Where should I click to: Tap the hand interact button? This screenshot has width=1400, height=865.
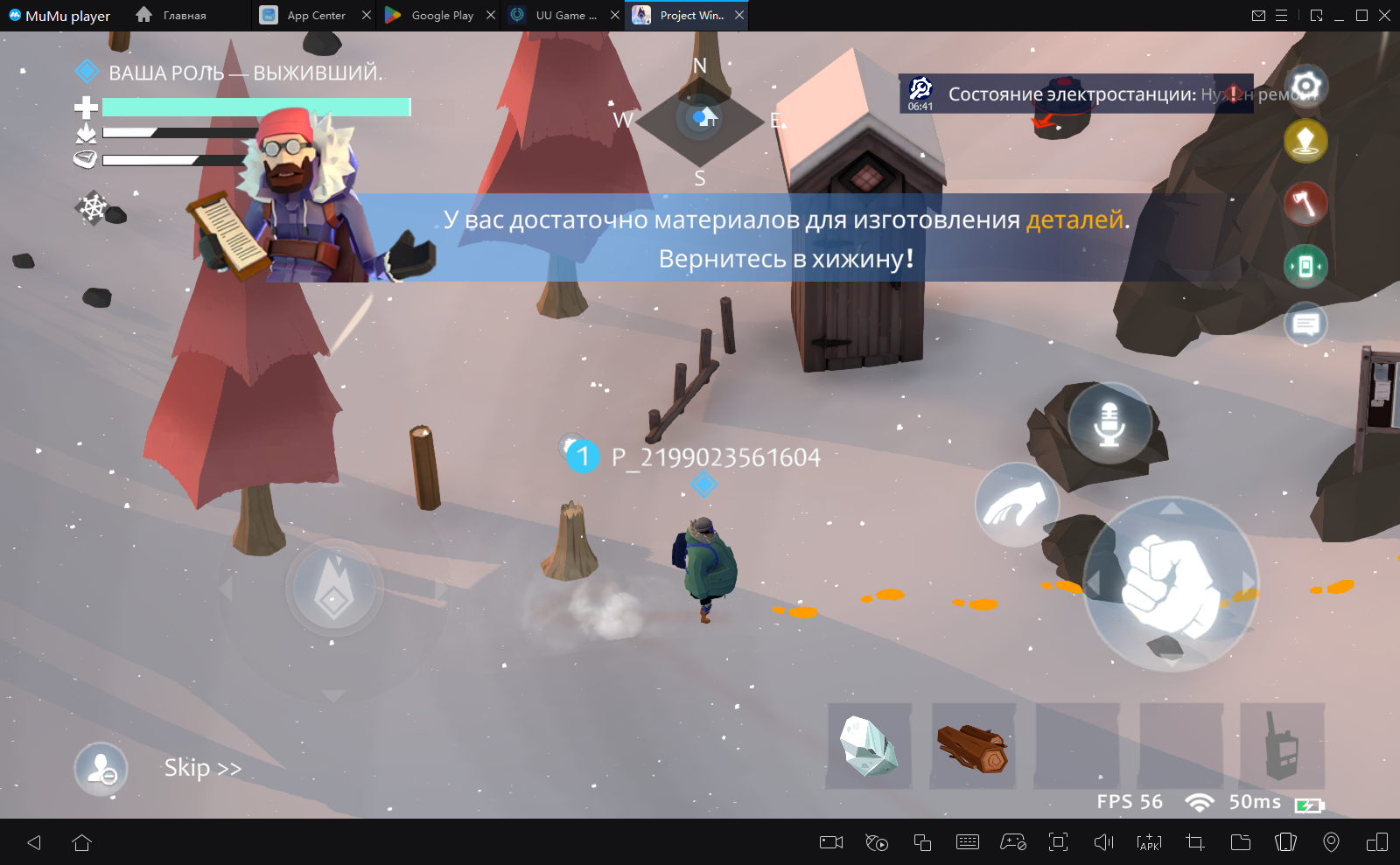1017,506
